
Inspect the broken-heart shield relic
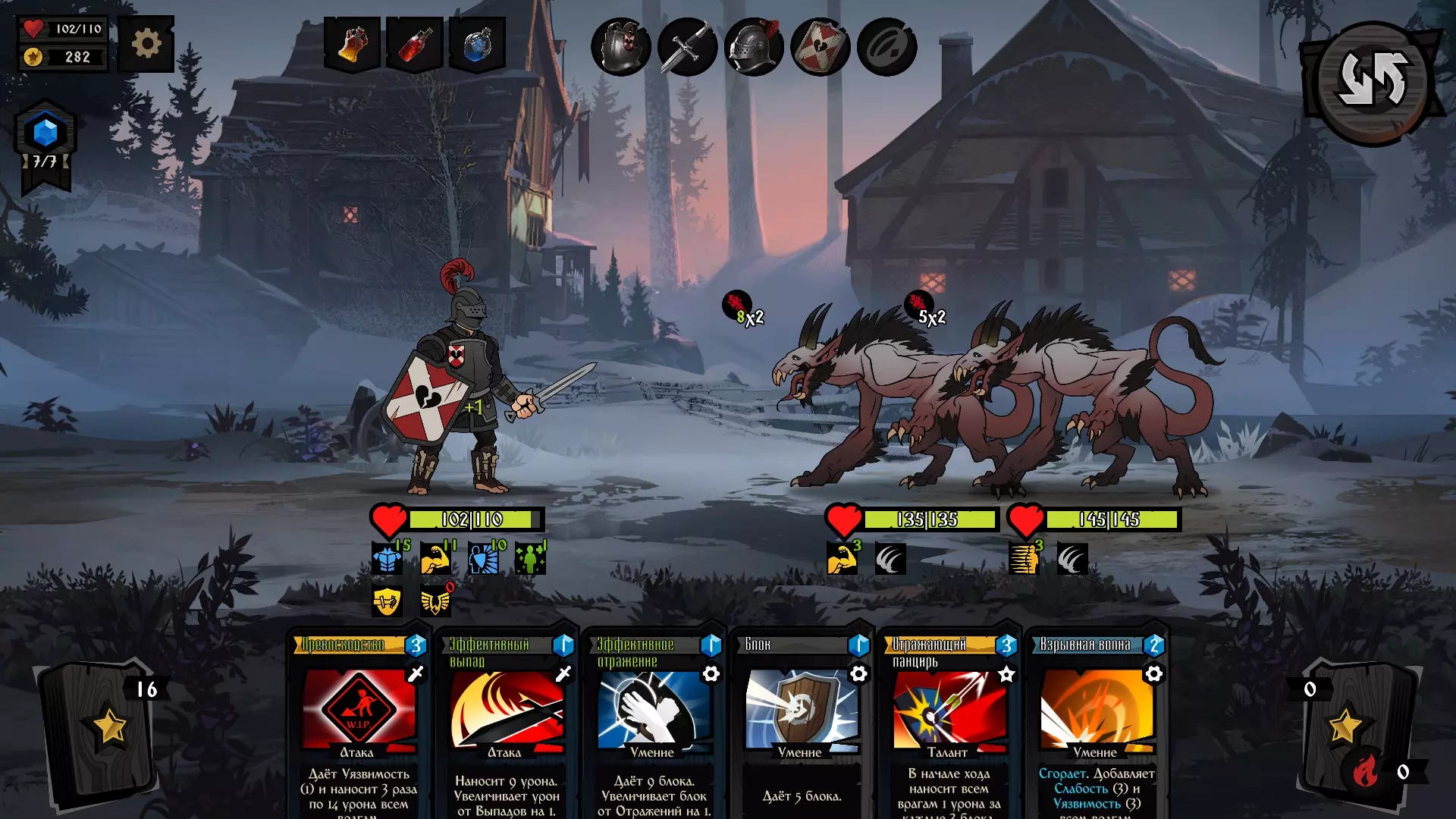coord(820,47)
